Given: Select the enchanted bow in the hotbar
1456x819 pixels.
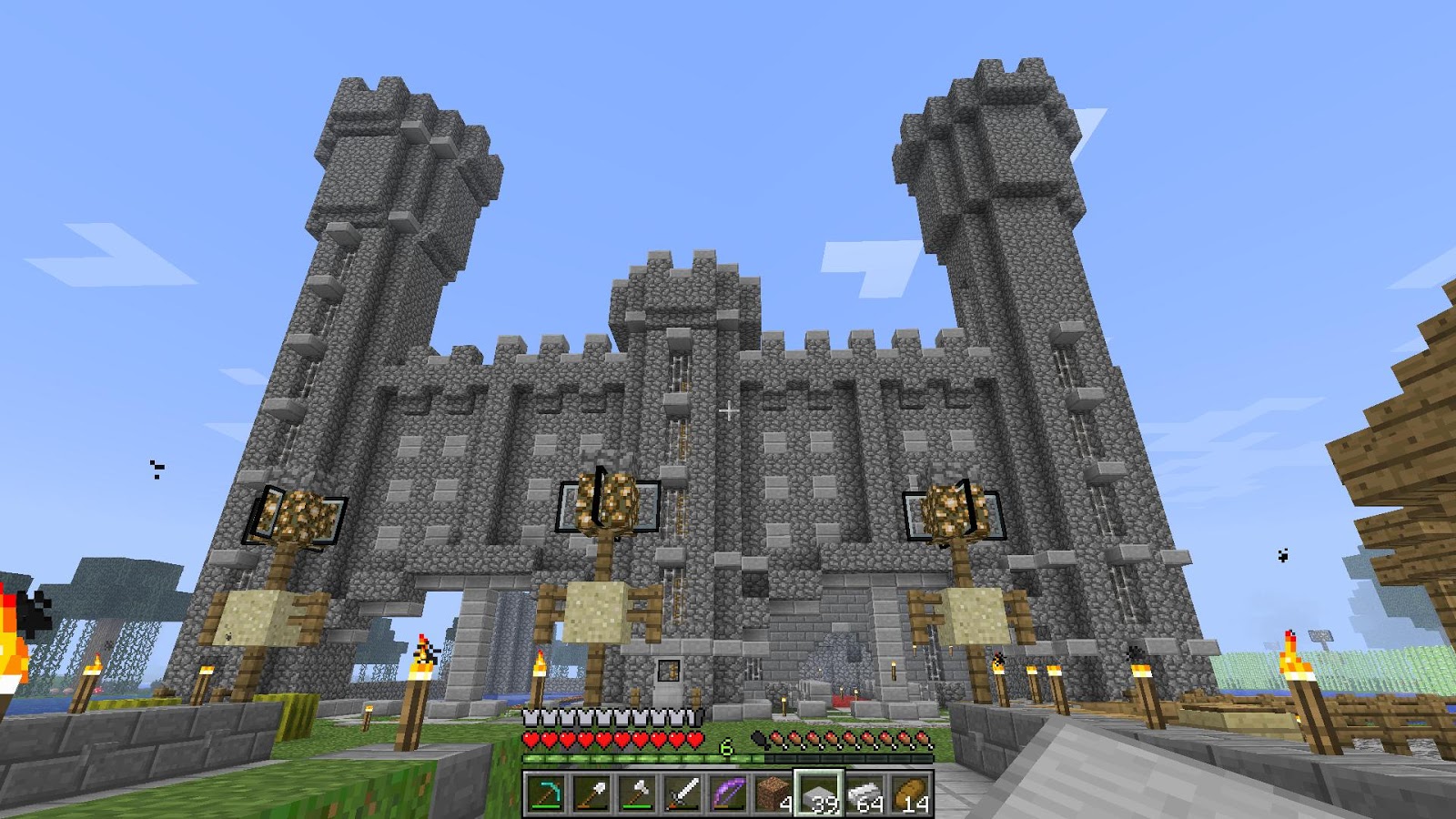Looking at the screenshot, I should pyautogui.click(x=723, y=792).
